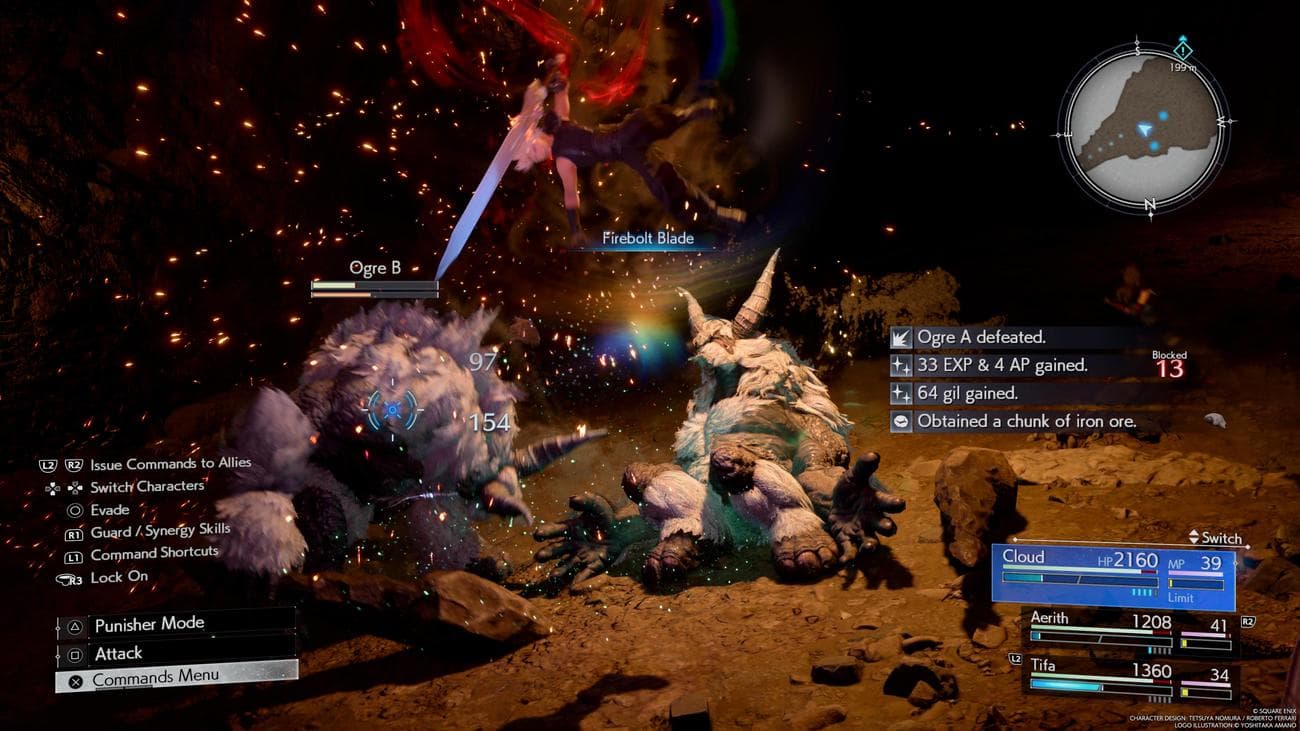This screenshot has height=731, width=1300.
Task: Select the Ogre B target label
Action: 374,268
